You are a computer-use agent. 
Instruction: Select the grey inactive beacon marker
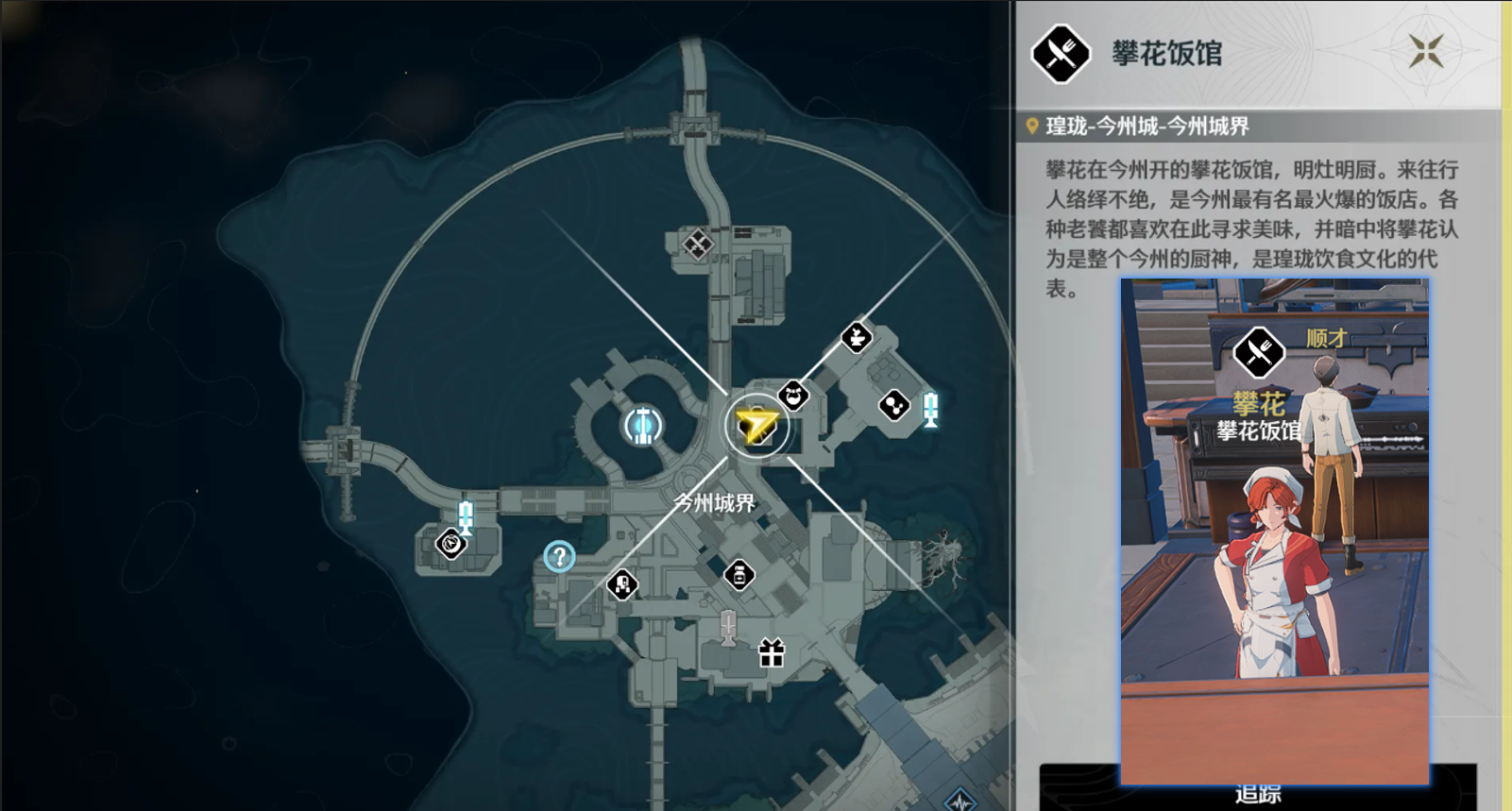click(x=728, y=627)
